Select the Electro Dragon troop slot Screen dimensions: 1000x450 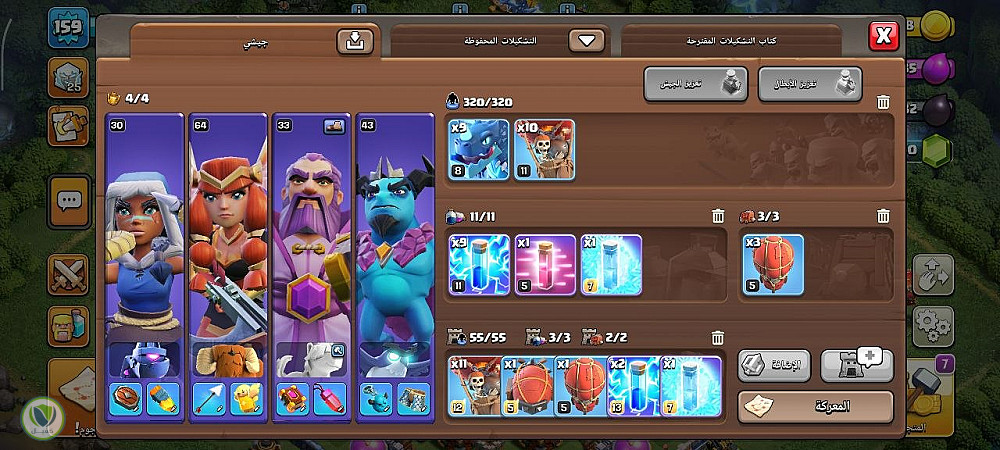[x=479, y=150]
